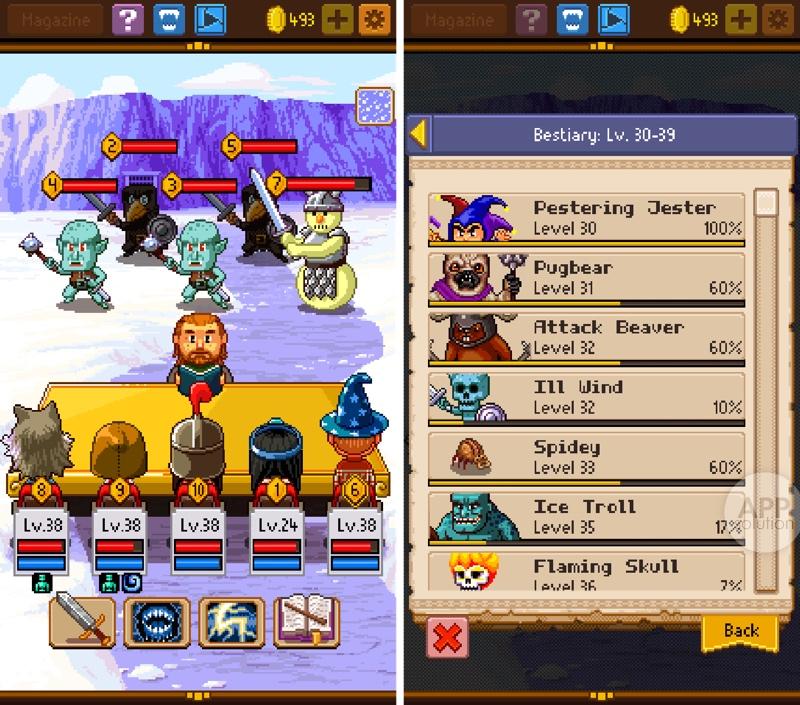Click the yellow Back button

point(741,631)
